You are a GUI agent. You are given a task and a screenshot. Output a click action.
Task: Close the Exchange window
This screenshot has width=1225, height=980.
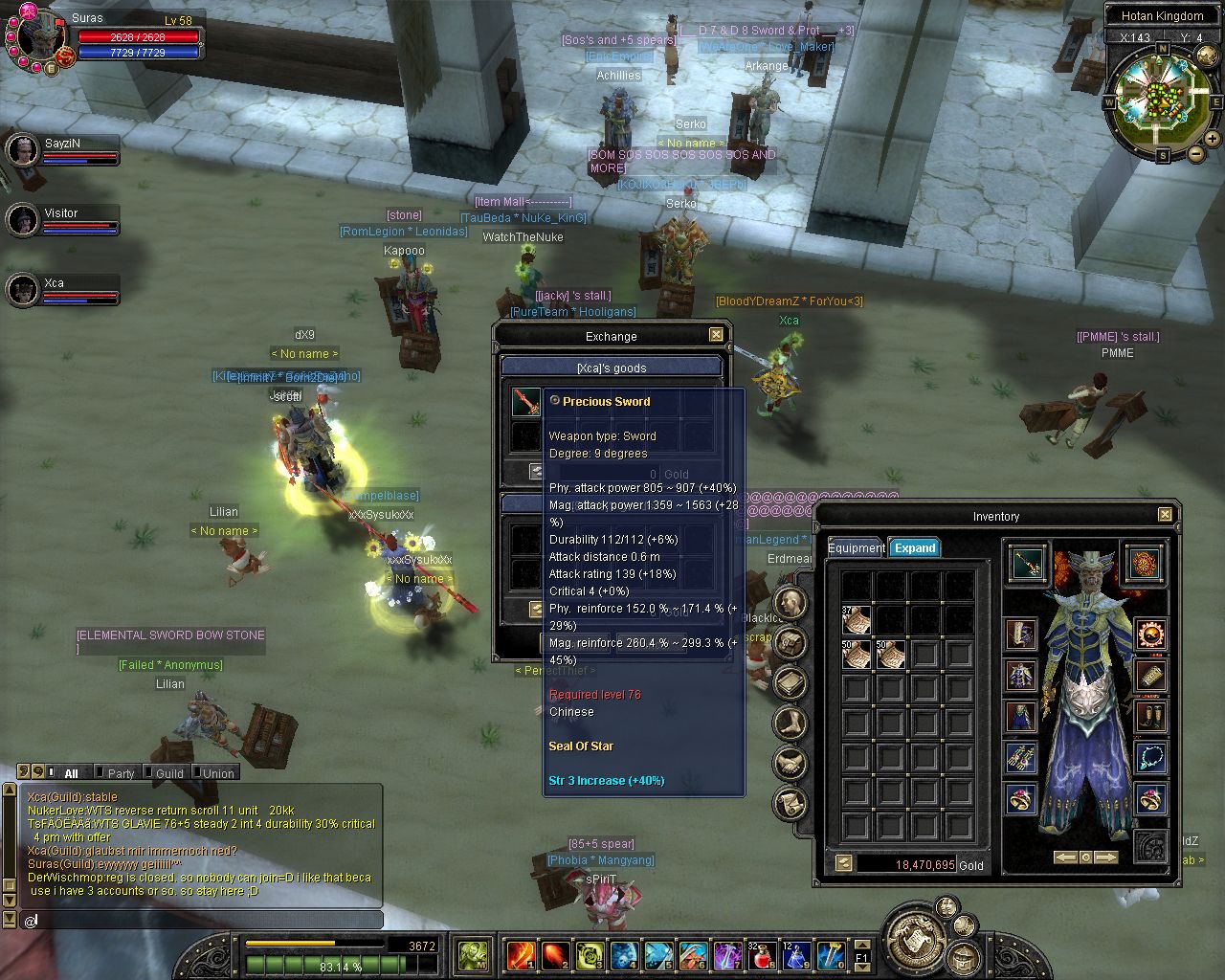coord(716,335)
